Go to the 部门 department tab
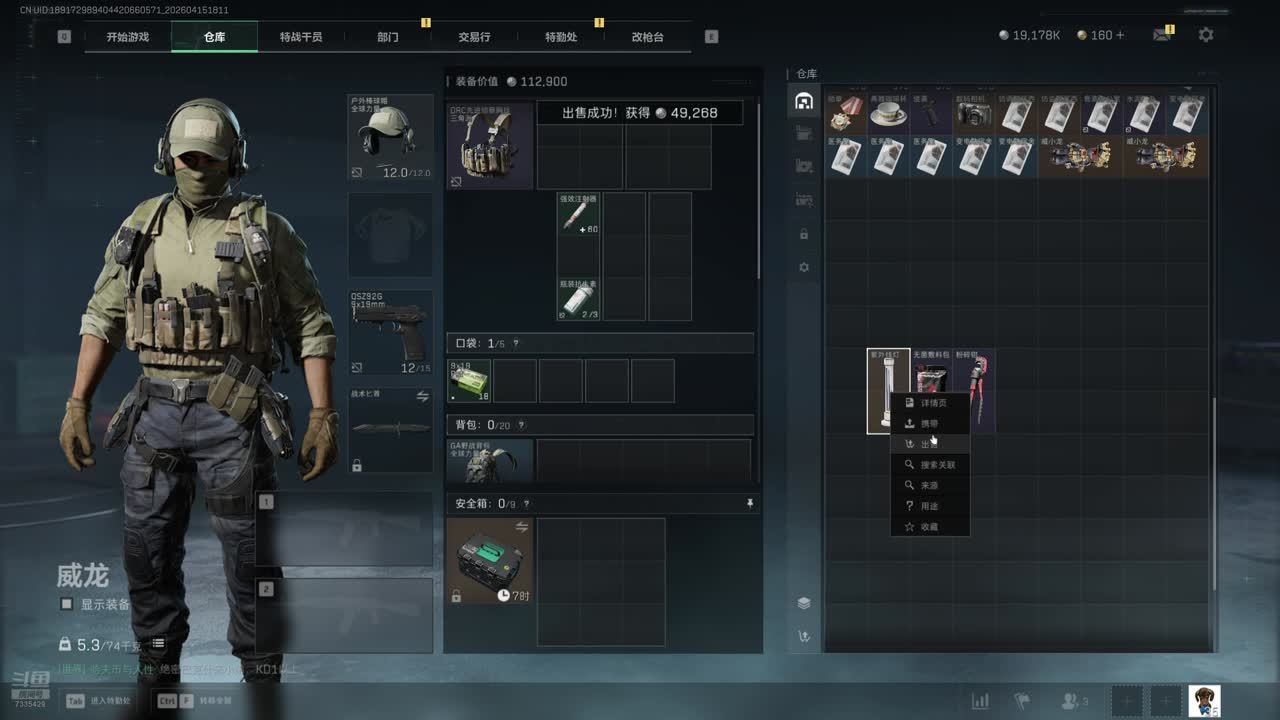Viewport: 1280px width, 720px height. pyautogui.click(x=388, y=37)
